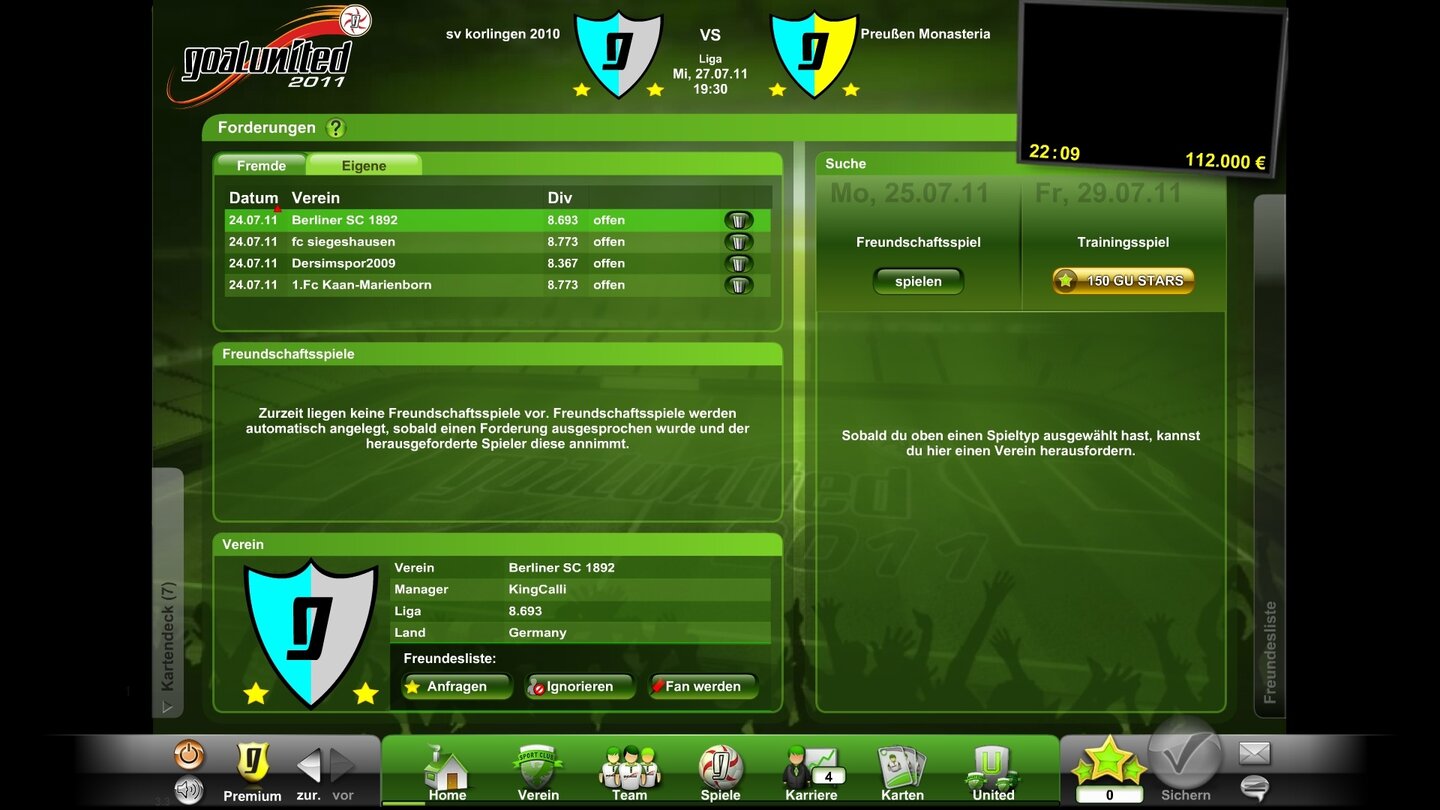Switch to the Fremde tab
The width and height of the screenshot is (1440, 810).
pos(260,164)
